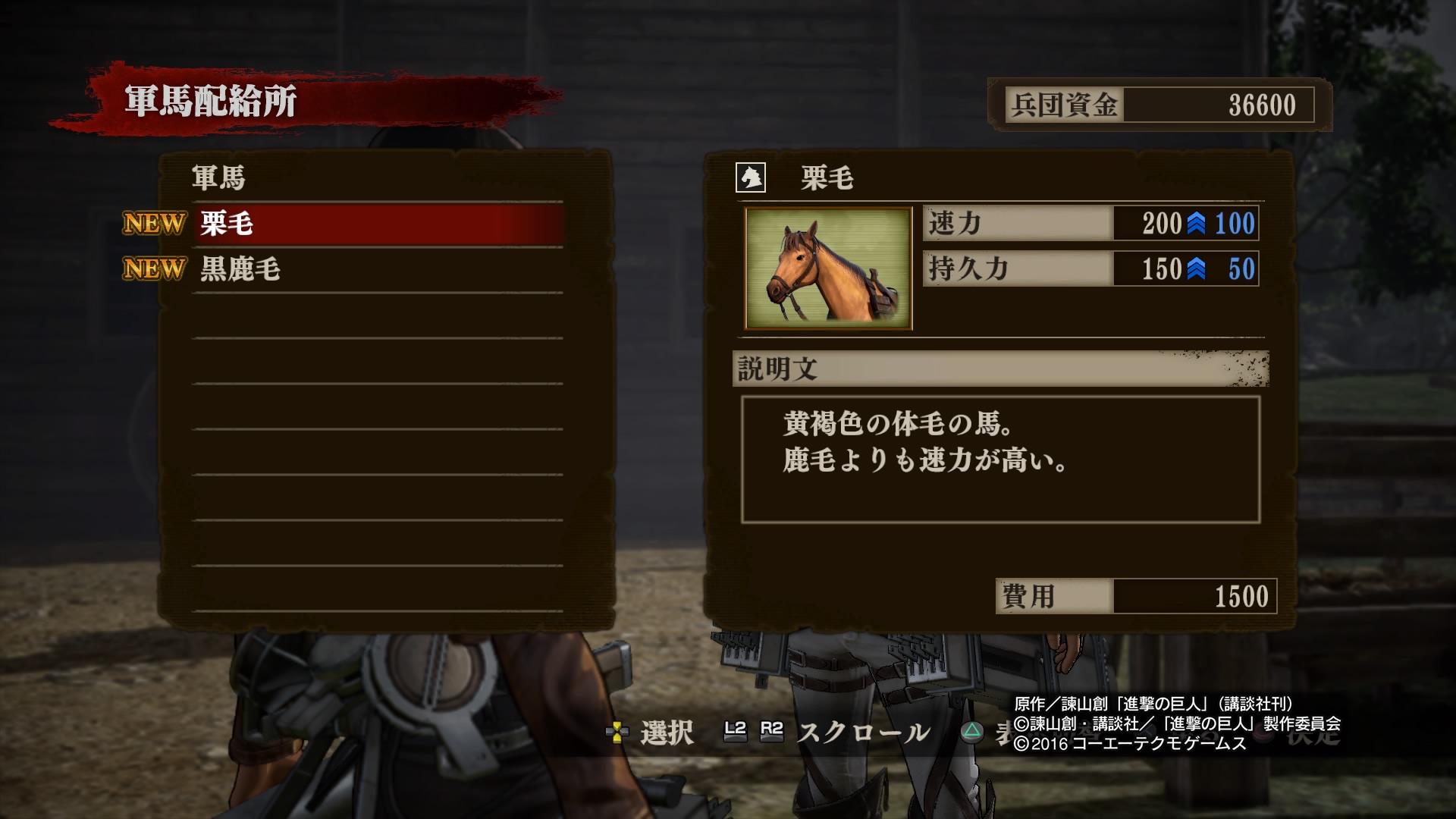Viewport: 1456px width, 819px height.
Task: Choose the 黒鹿毛 horse entry
Action: point(378,269)
